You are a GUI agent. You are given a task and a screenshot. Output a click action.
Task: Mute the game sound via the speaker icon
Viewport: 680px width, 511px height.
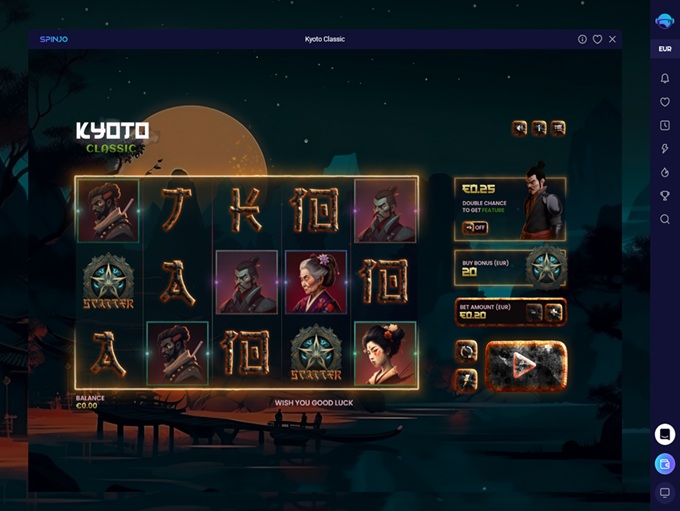click(x=520, y=128)
